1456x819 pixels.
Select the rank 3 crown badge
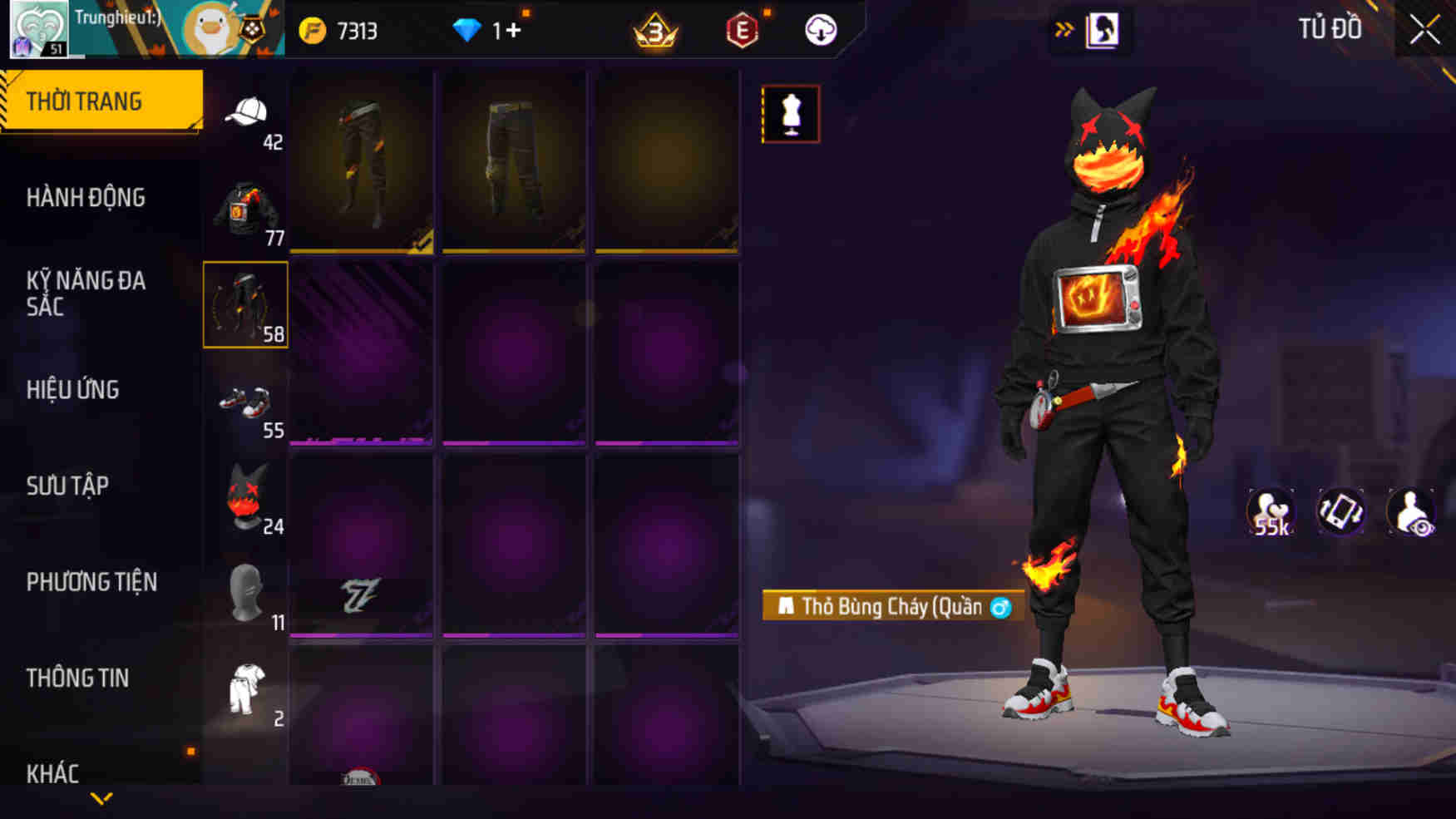click(x=654, y=33)
